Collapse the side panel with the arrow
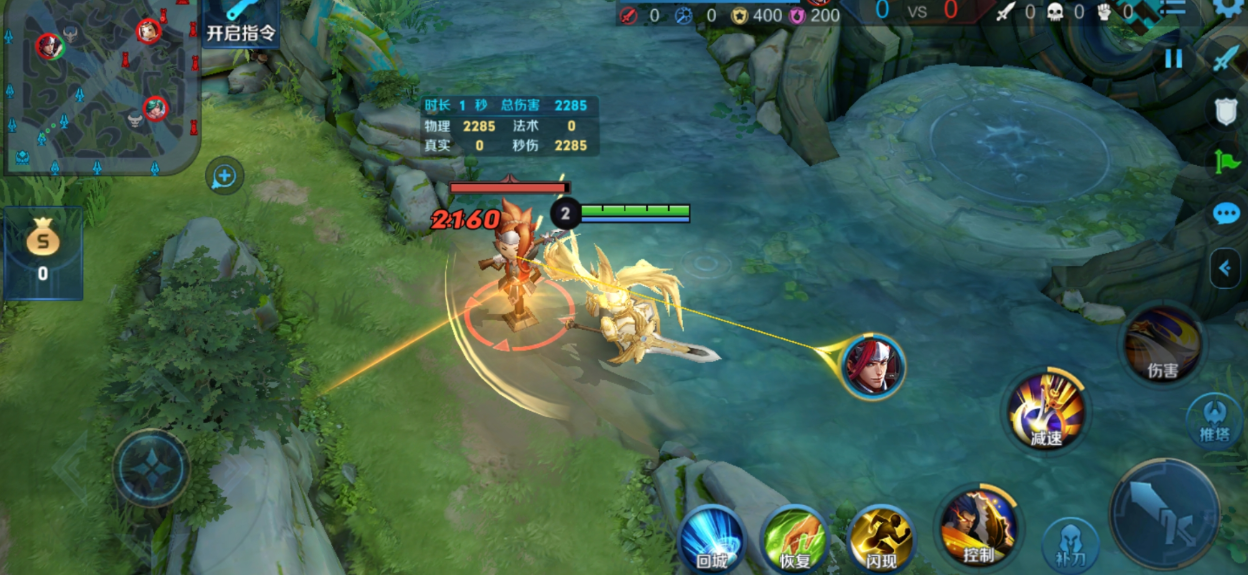Image resolution: width=1248 pixels, height=575 pixels. point(1225,267)
